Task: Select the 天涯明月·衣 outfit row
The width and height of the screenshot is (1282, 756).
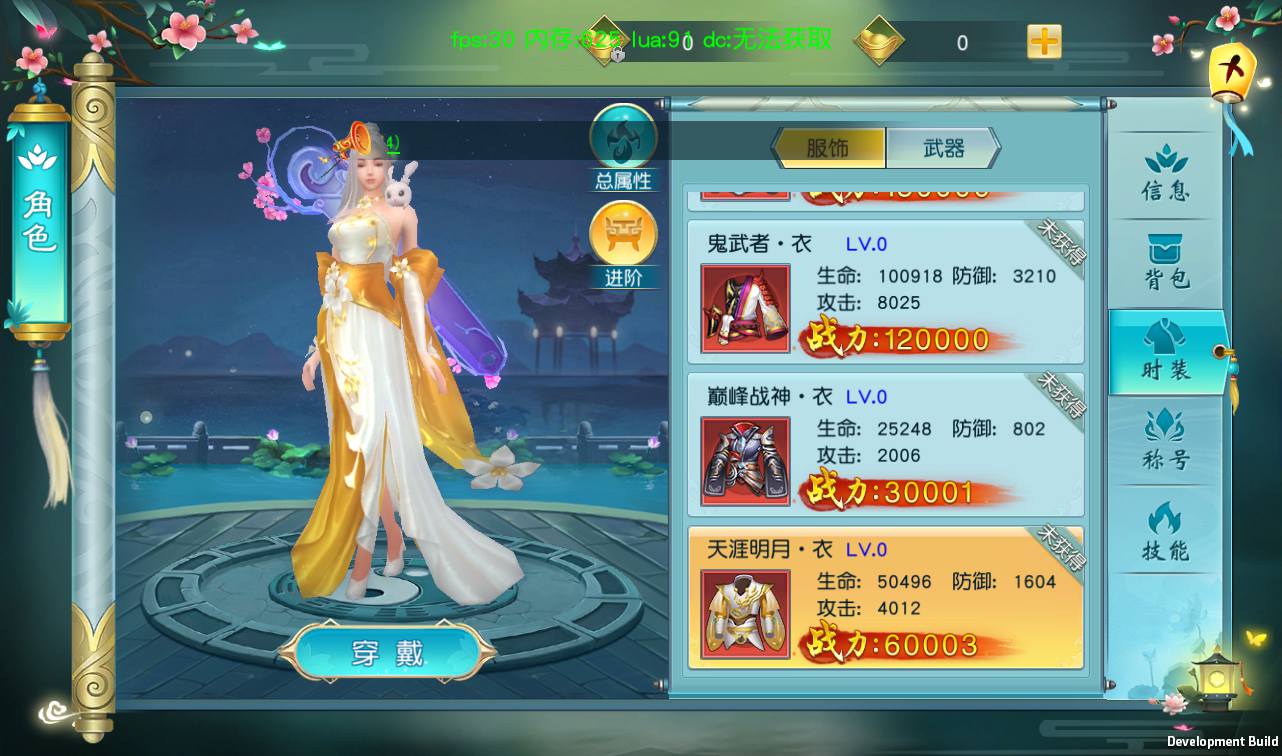Action: [885, 598]
